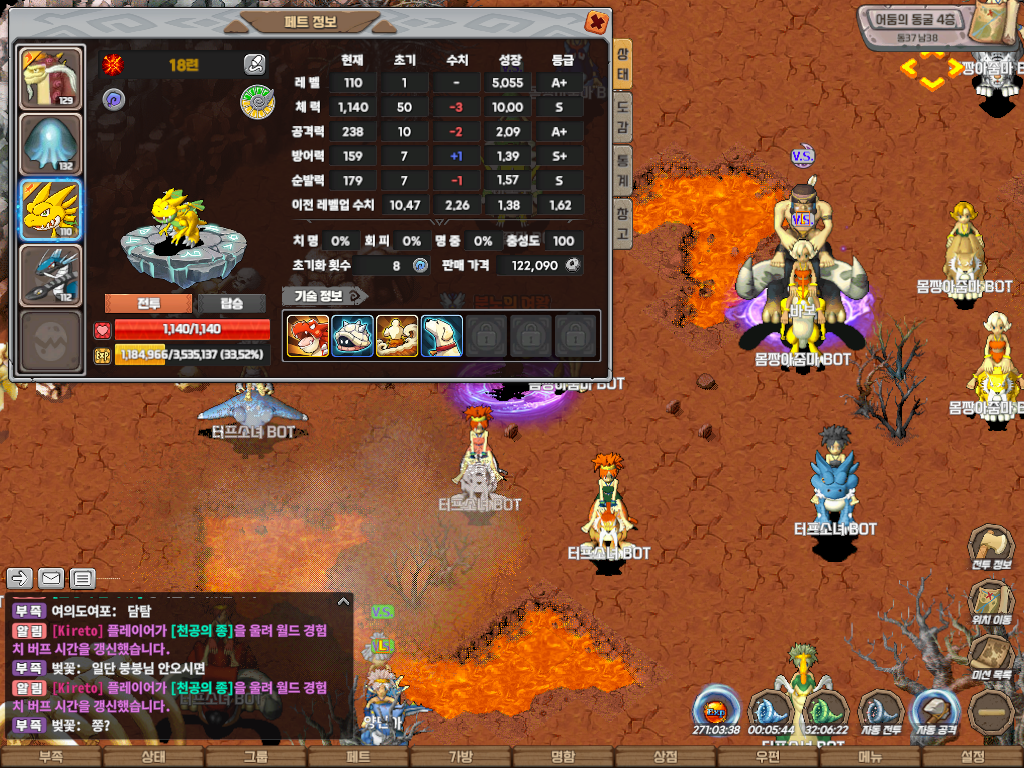This screenshot has width=1024, height=768.
Task: Select the level 112 blue dragon pet
Action: pos(52,275)
